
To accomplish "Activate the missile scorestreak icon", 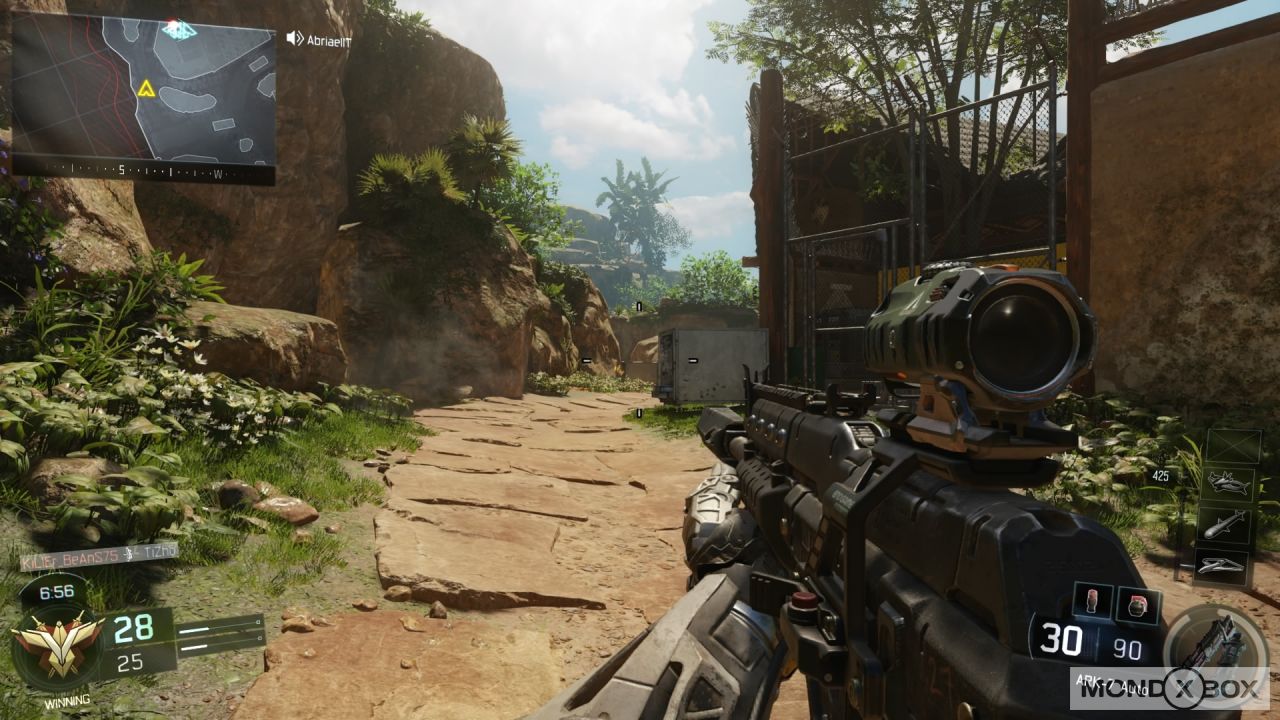I will [x=1225, y=525].
